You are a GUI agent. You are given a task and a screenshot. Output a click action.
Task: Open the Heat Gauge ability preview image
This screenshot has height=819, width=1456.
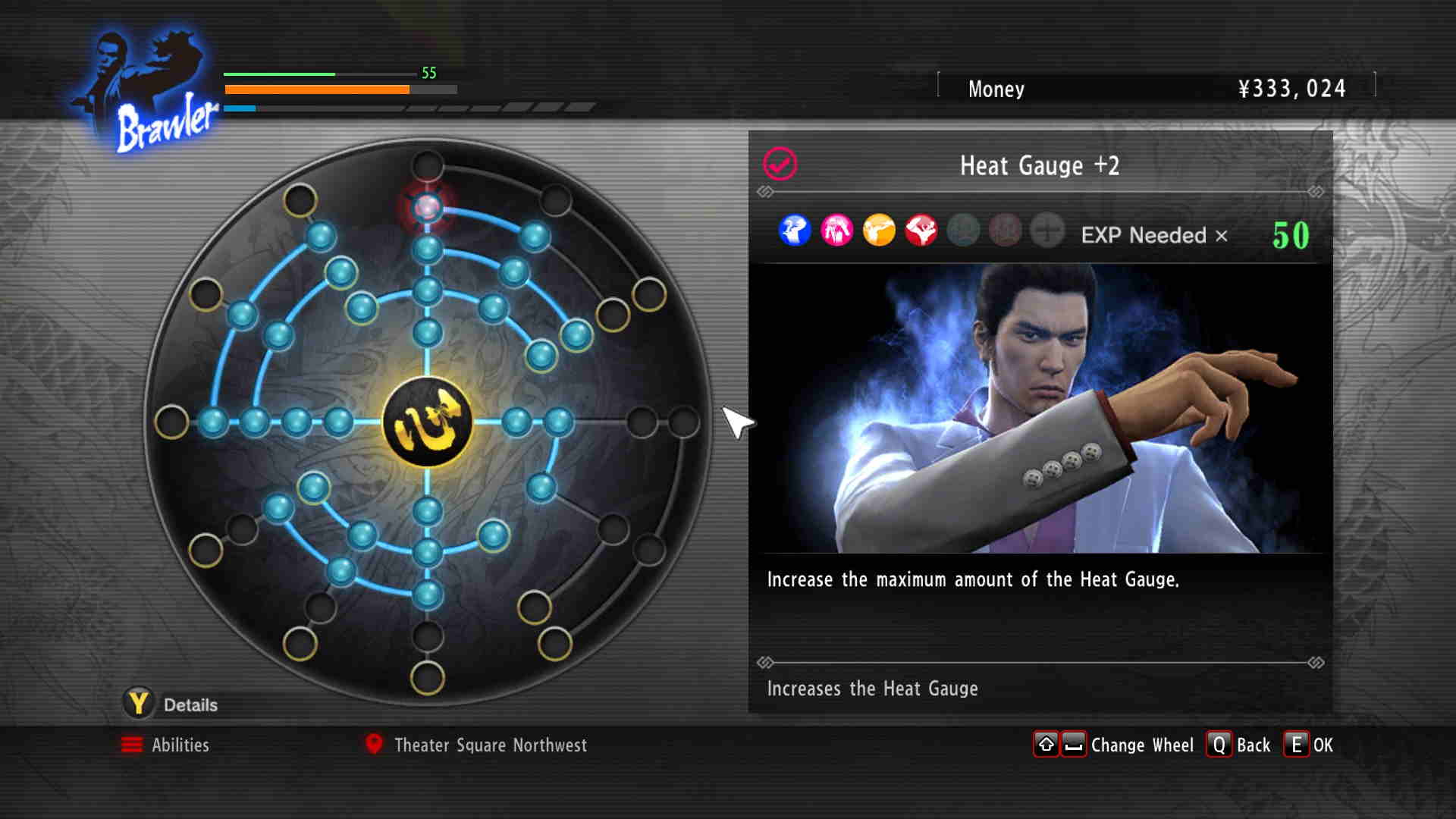pyautogui.click(x=1040, y=408)
